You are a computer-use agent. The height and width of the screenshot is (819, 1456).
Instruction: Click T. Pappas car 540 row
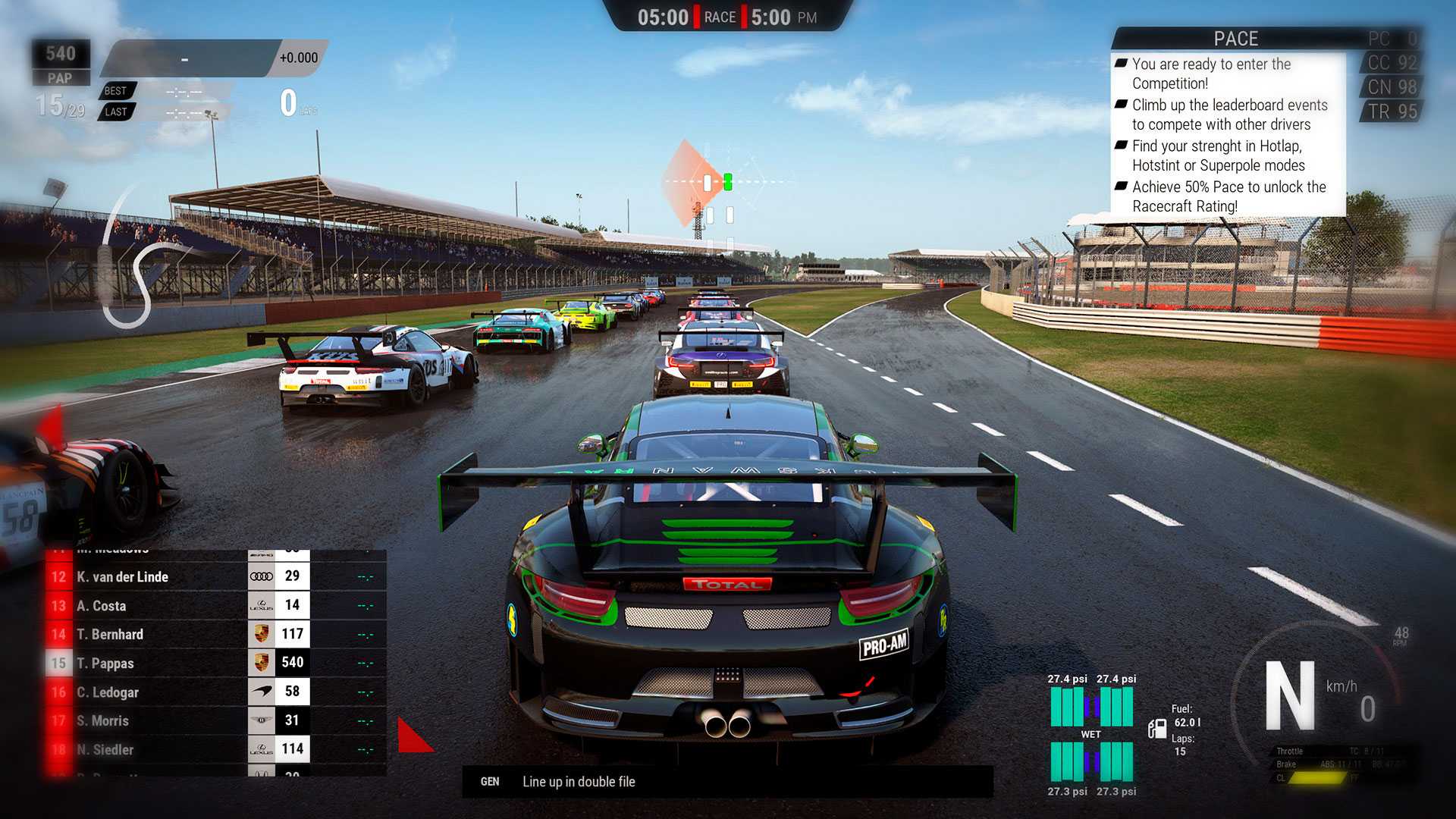(216, 663)
